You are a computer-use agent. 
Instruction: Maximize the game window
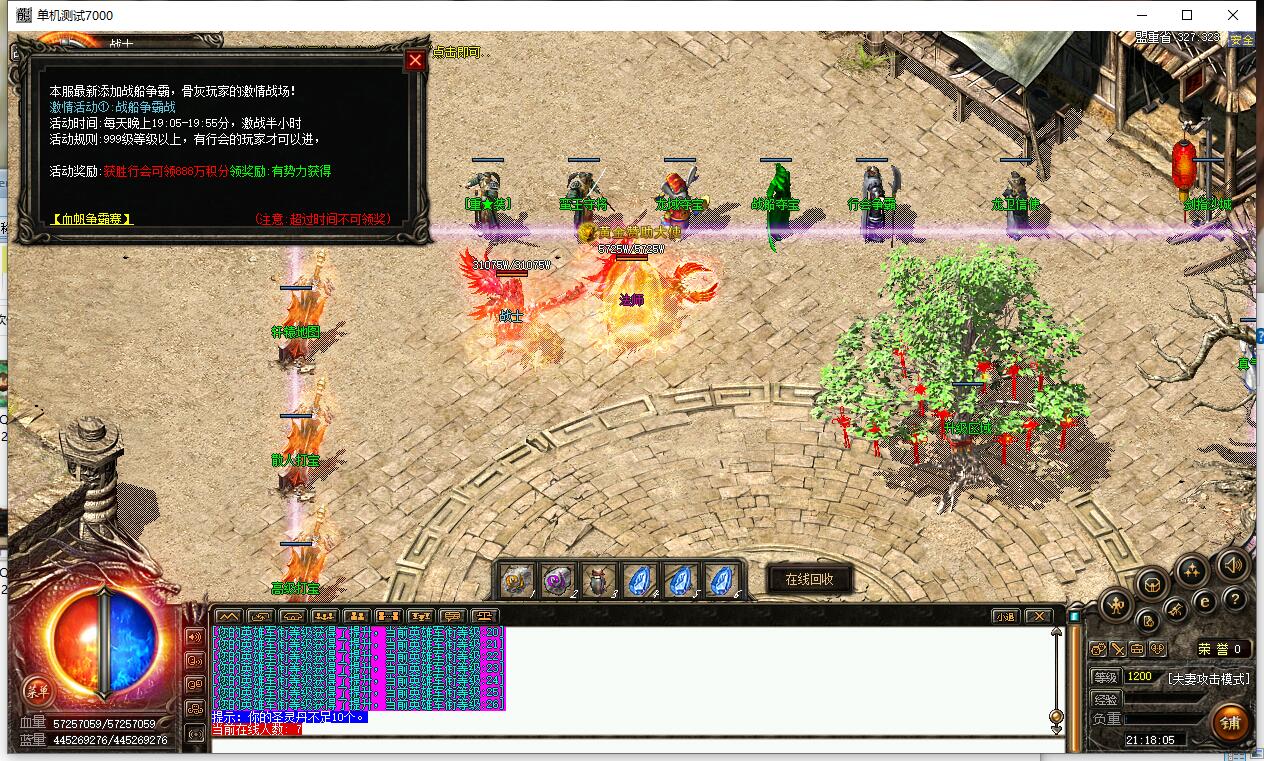coord(1187,15)
